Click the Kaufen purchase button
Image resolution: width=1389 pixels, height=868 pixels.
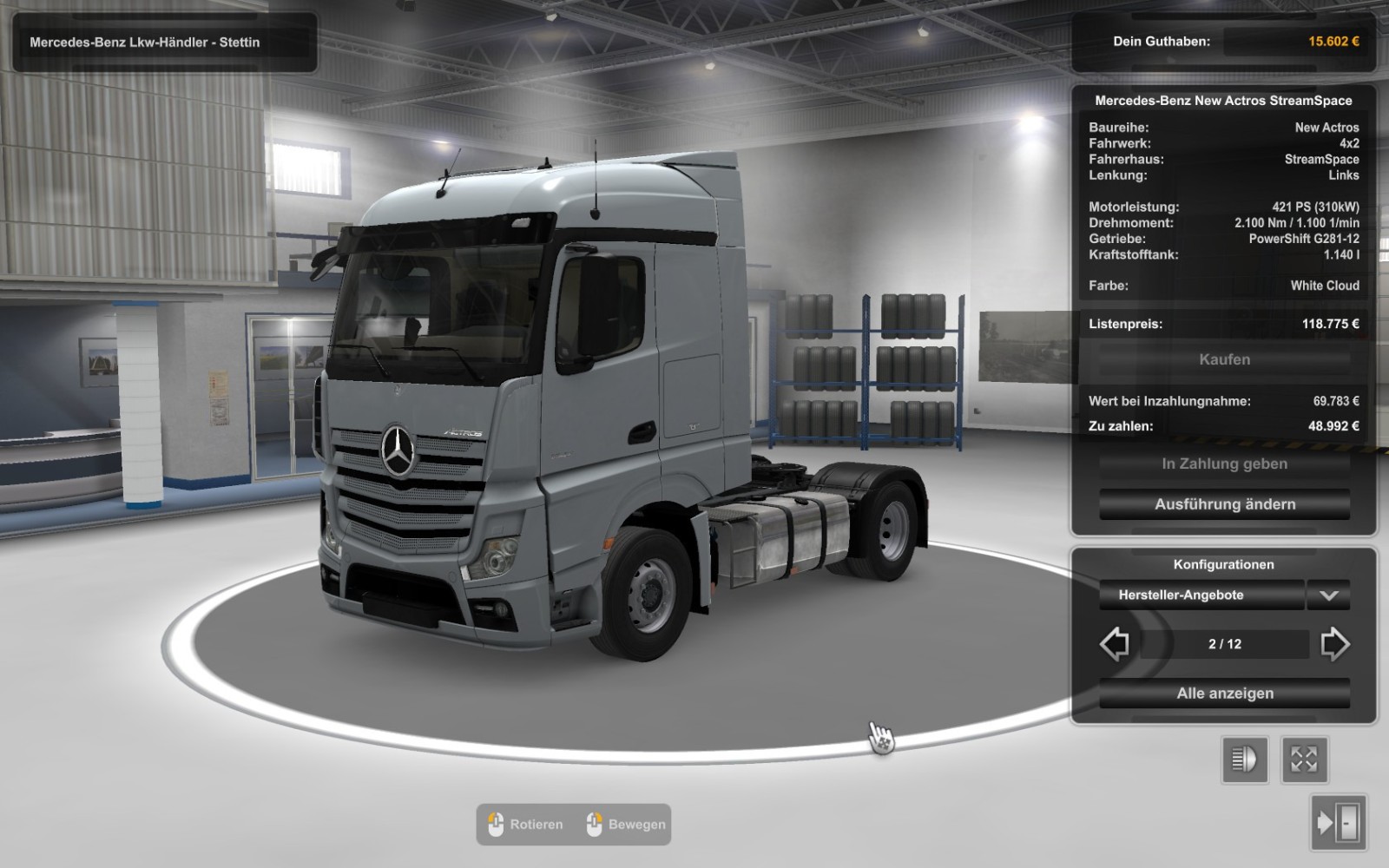[x=1224, y=359]
